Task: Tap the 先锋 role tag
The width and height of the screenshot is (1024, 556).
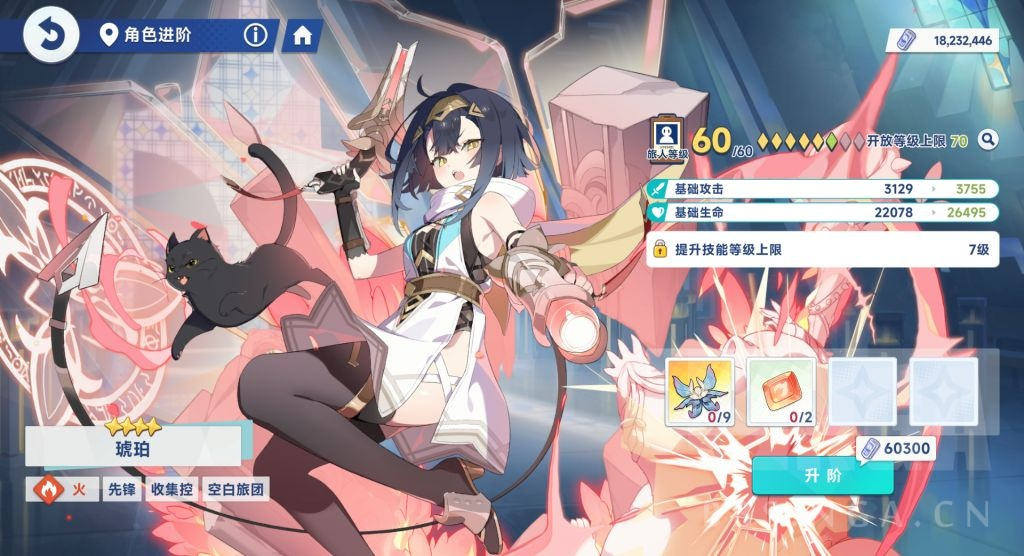Action: (119, 490)
